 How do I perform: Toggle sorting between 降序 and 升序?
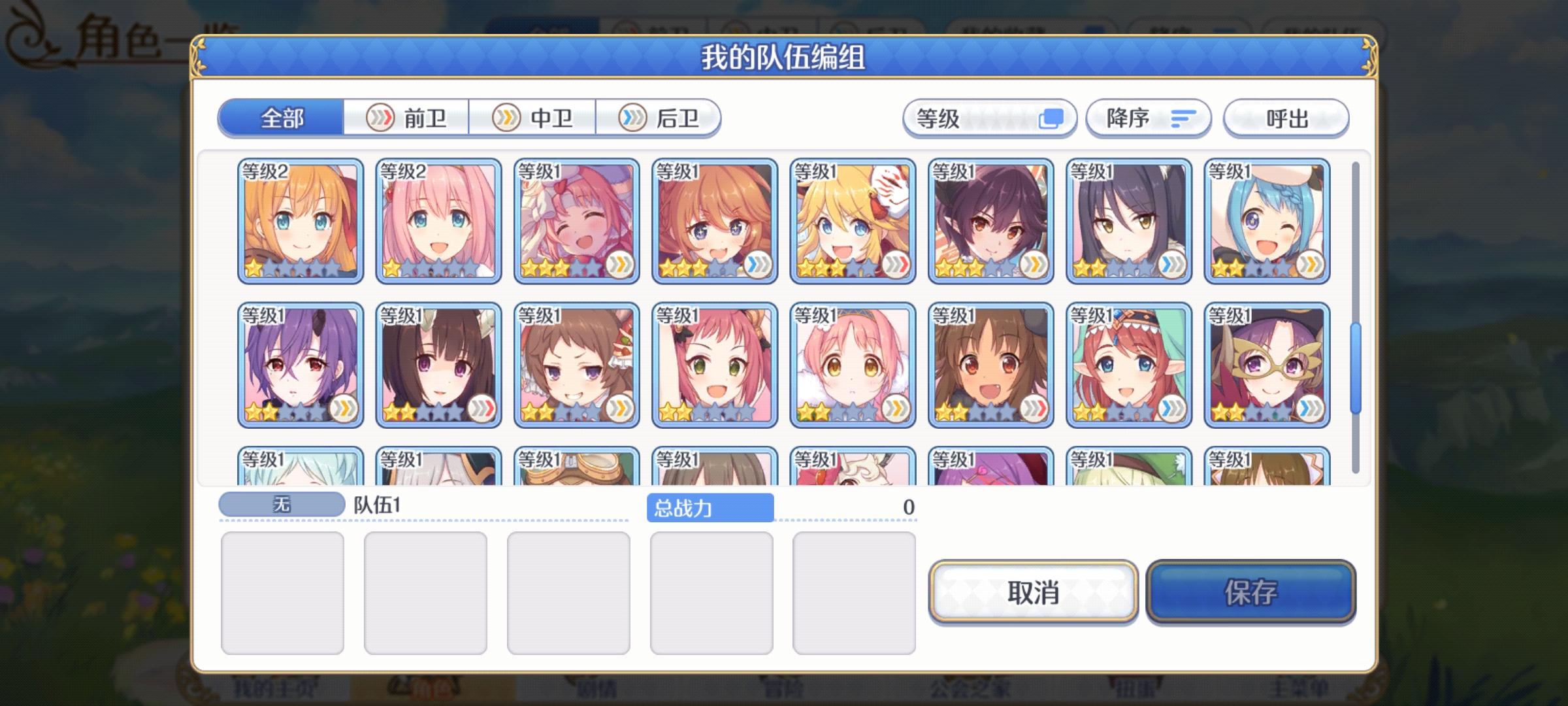(1149, 118)
